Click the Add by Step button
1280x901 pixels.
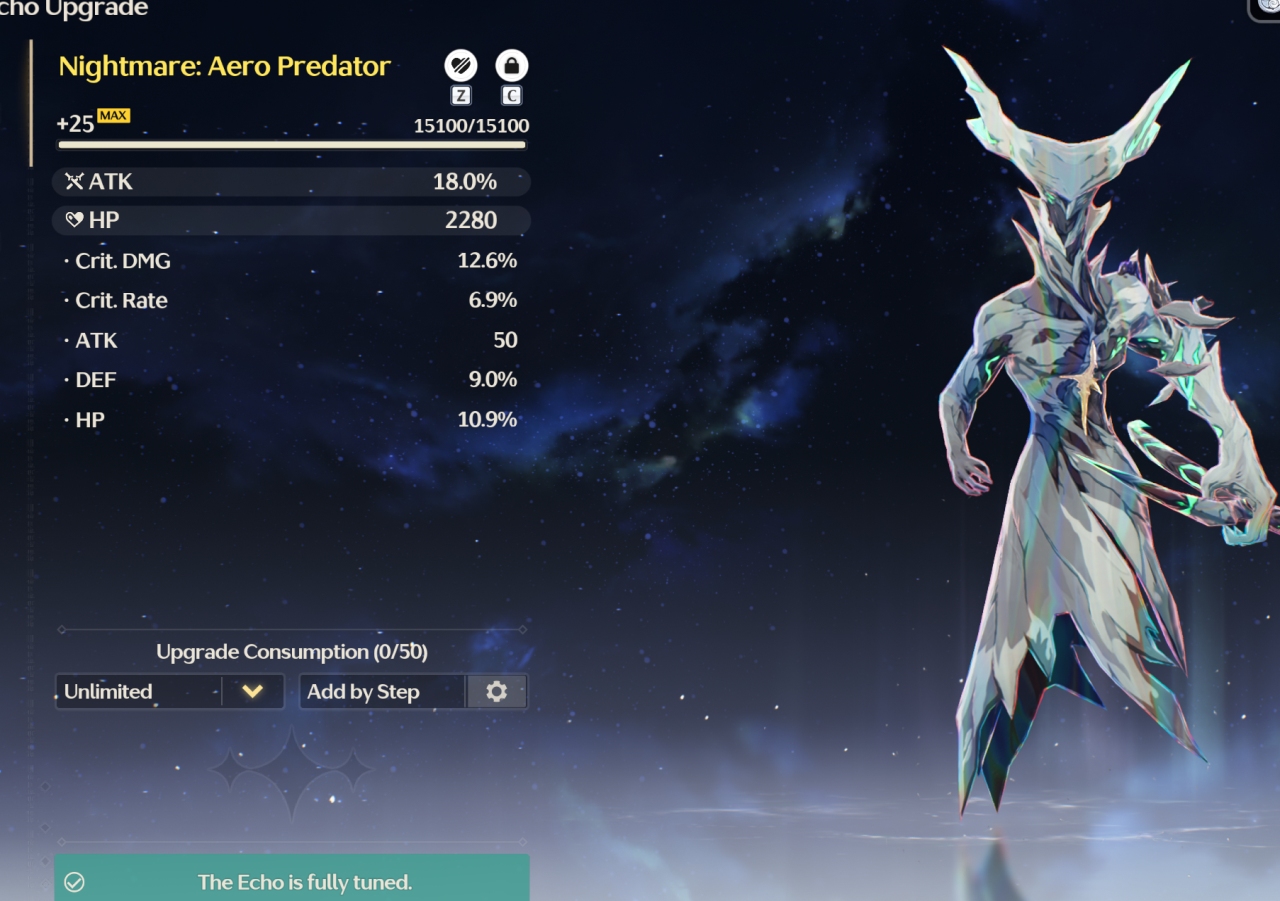(382, 691)
